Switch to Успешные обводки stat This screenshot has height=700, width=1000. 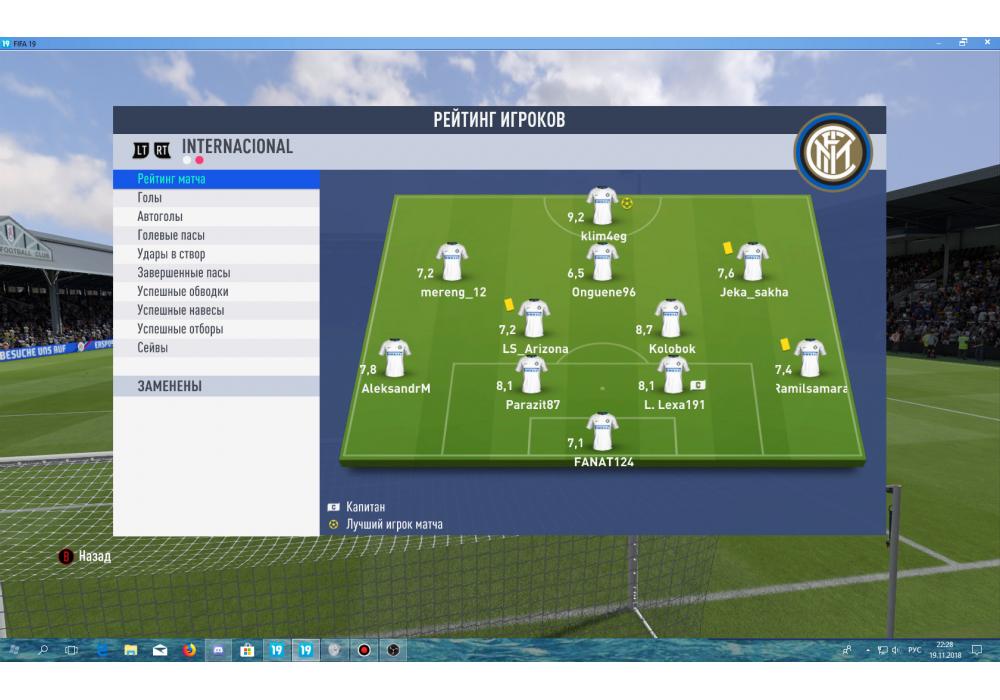coord(183,292)
